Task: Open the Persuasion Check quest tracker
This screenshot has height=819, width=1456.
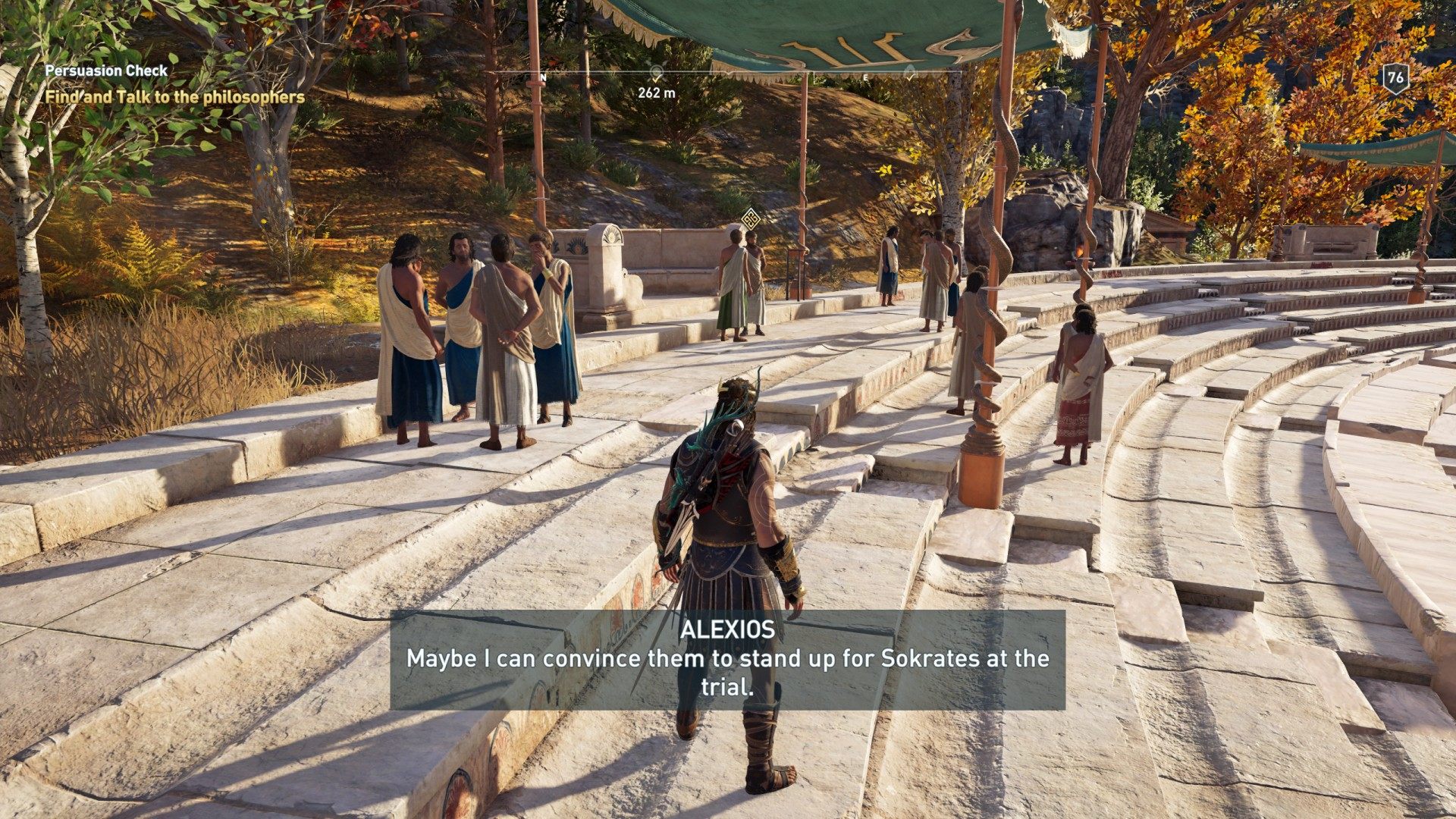Action: (106, 71)
